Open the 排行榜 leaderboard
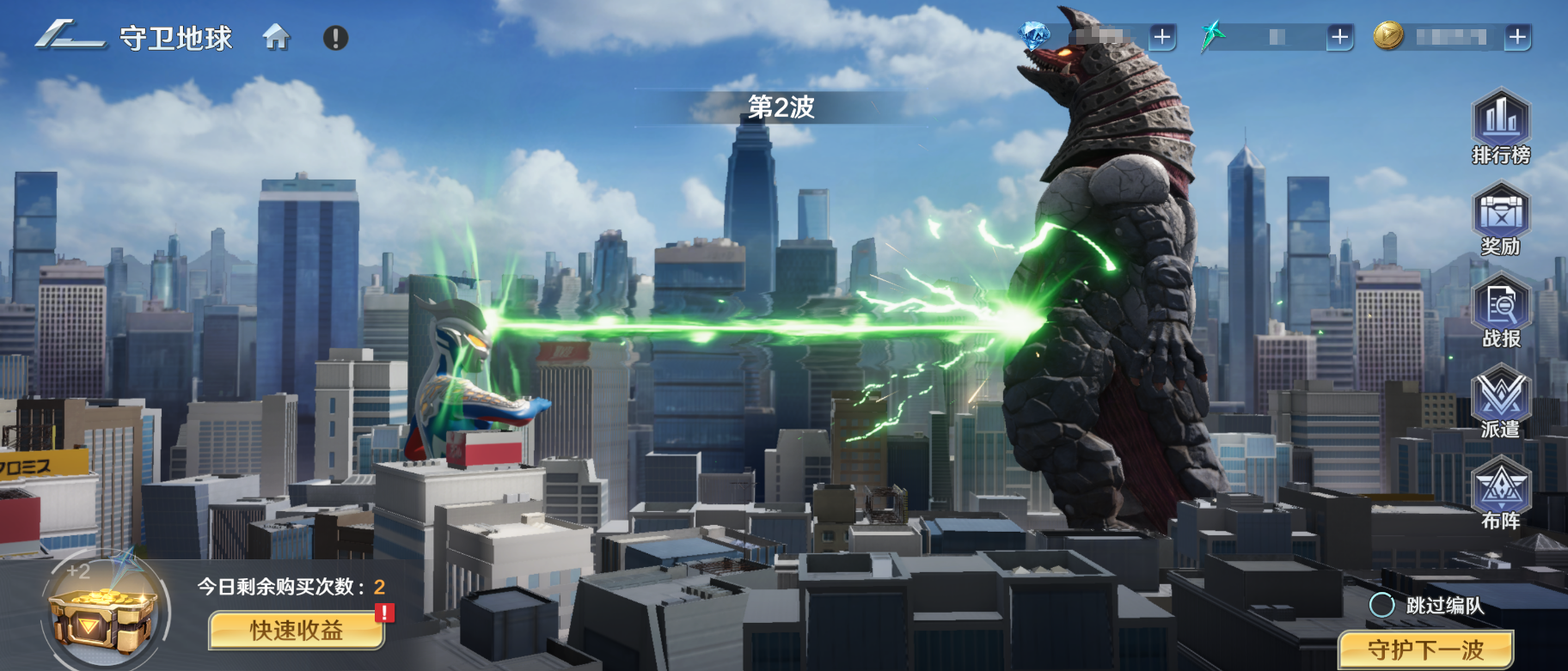The height and width of the screenshot is (671, 1568). click(1501, 127)
